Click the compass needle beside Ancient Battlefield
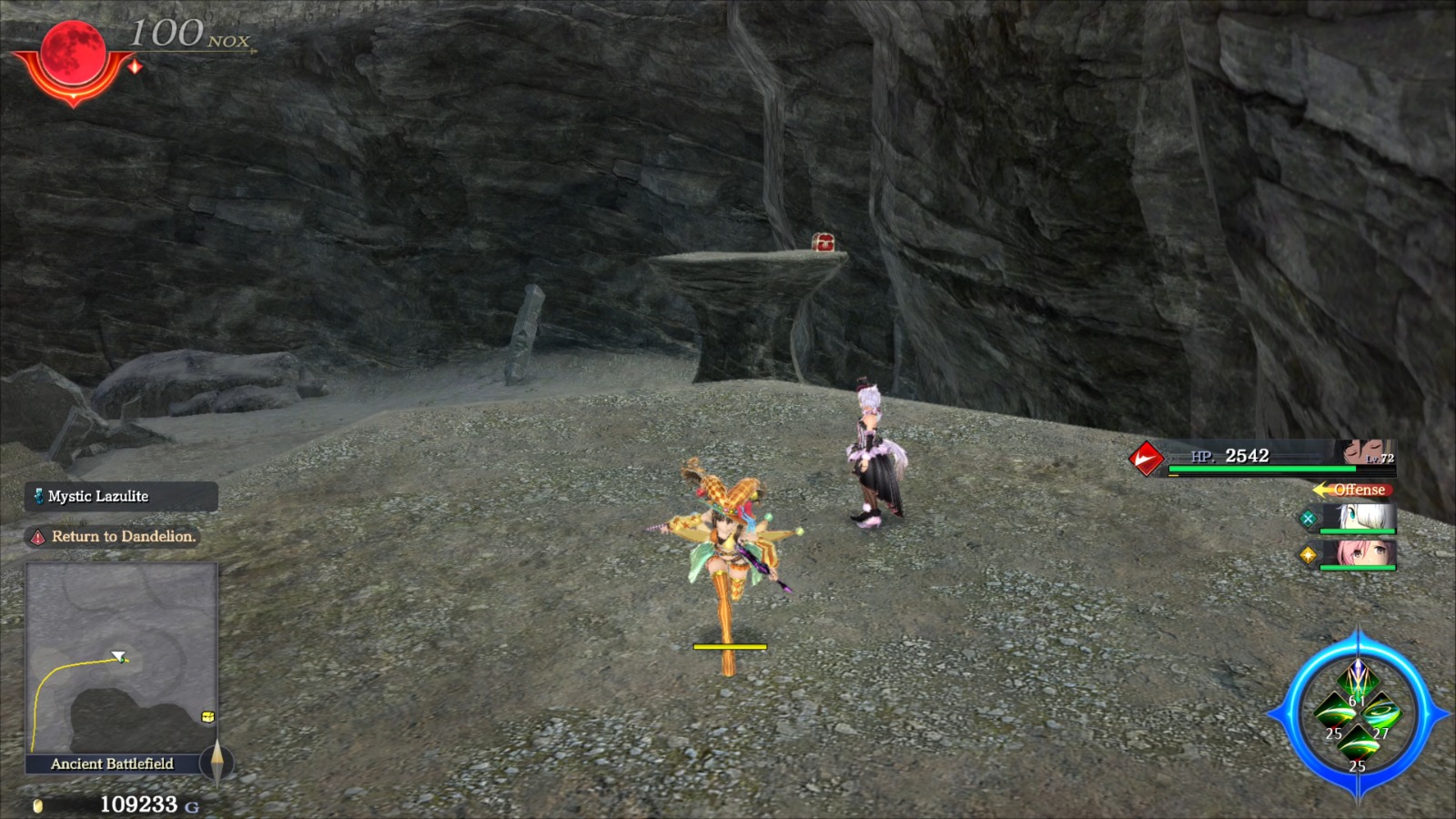The width and height of the screenshot is (1456, 819). tap(217, 763)
